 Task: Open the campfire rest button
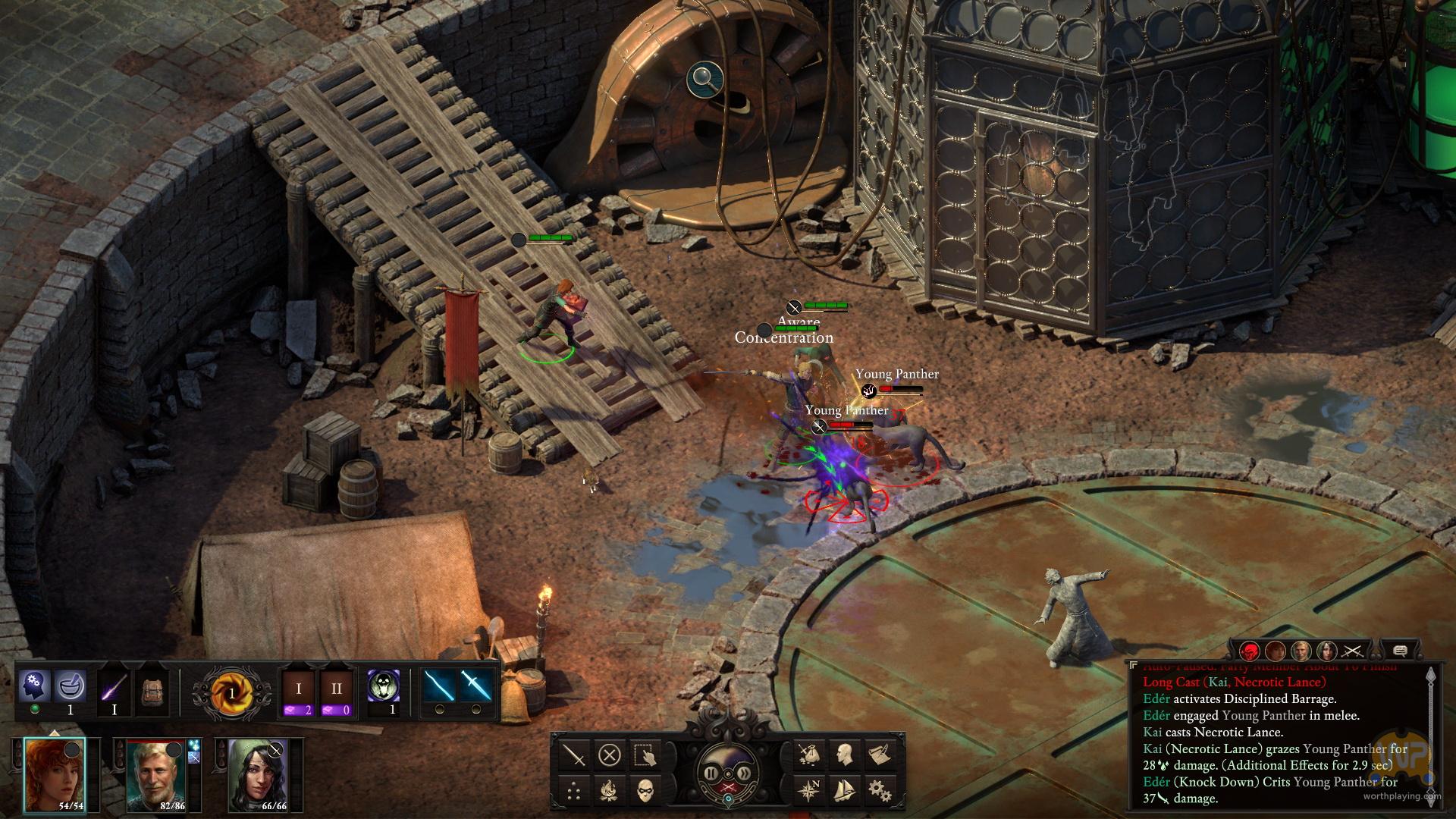610,790
